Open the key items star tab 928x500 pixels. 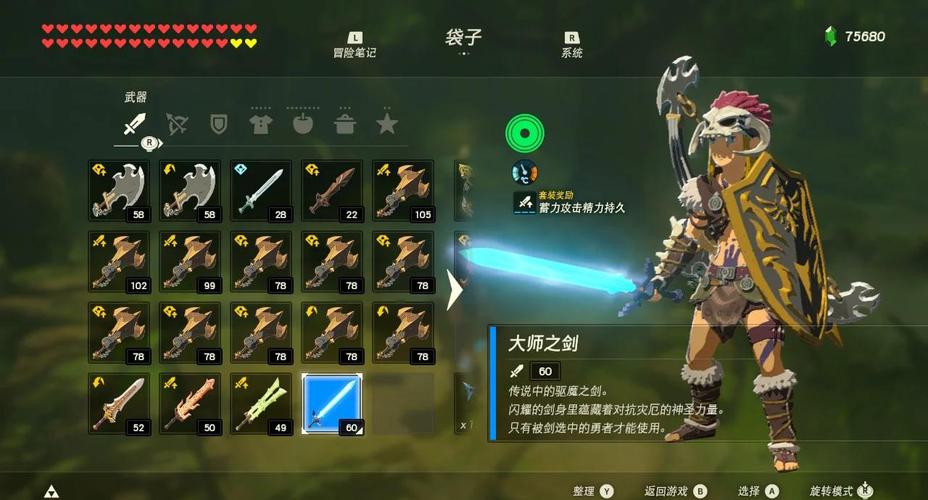pyautogui.click(x=387, y=124)
